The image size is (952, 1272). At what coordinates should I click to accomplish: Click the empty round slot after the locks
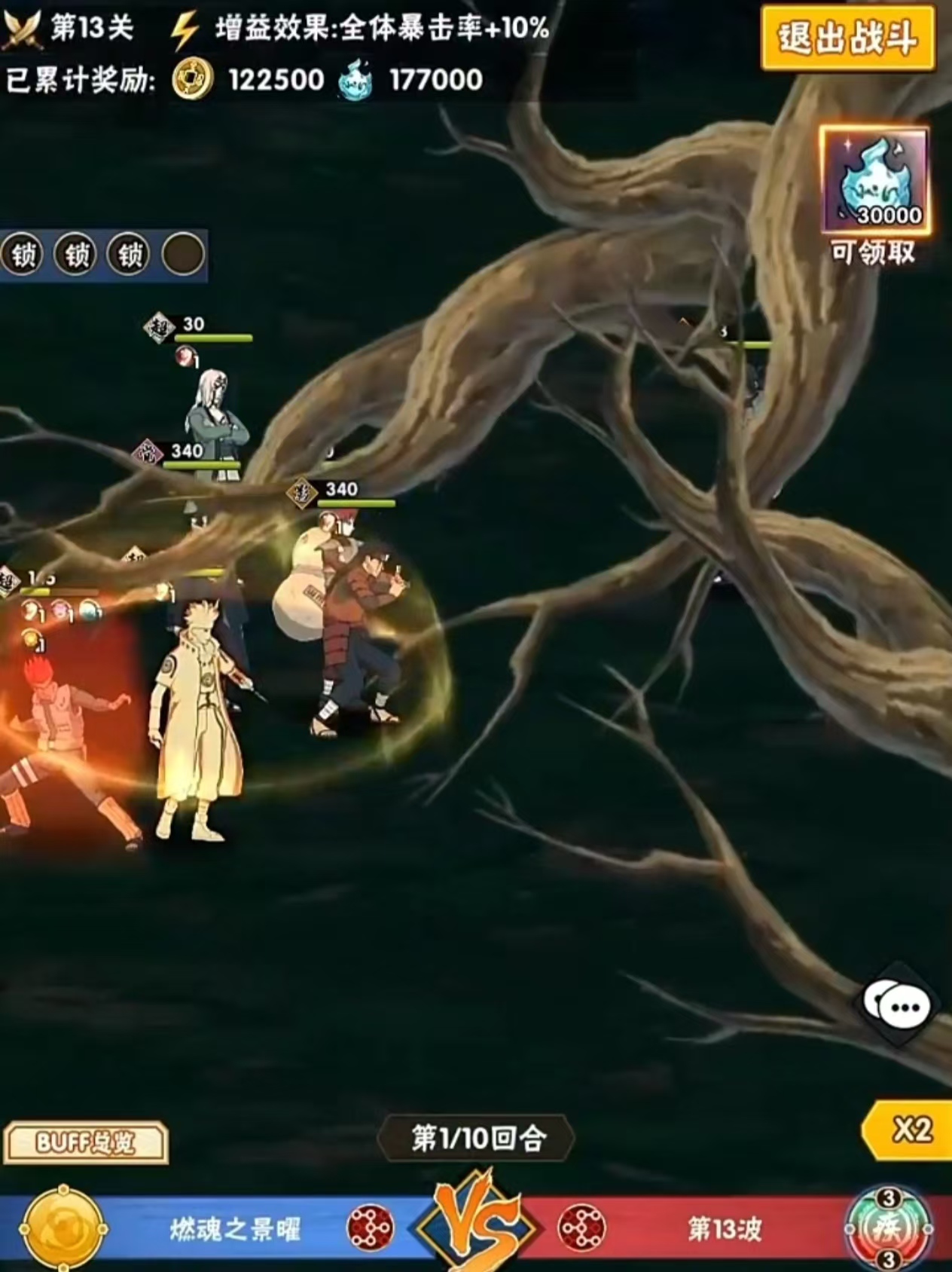click(182, 254)
